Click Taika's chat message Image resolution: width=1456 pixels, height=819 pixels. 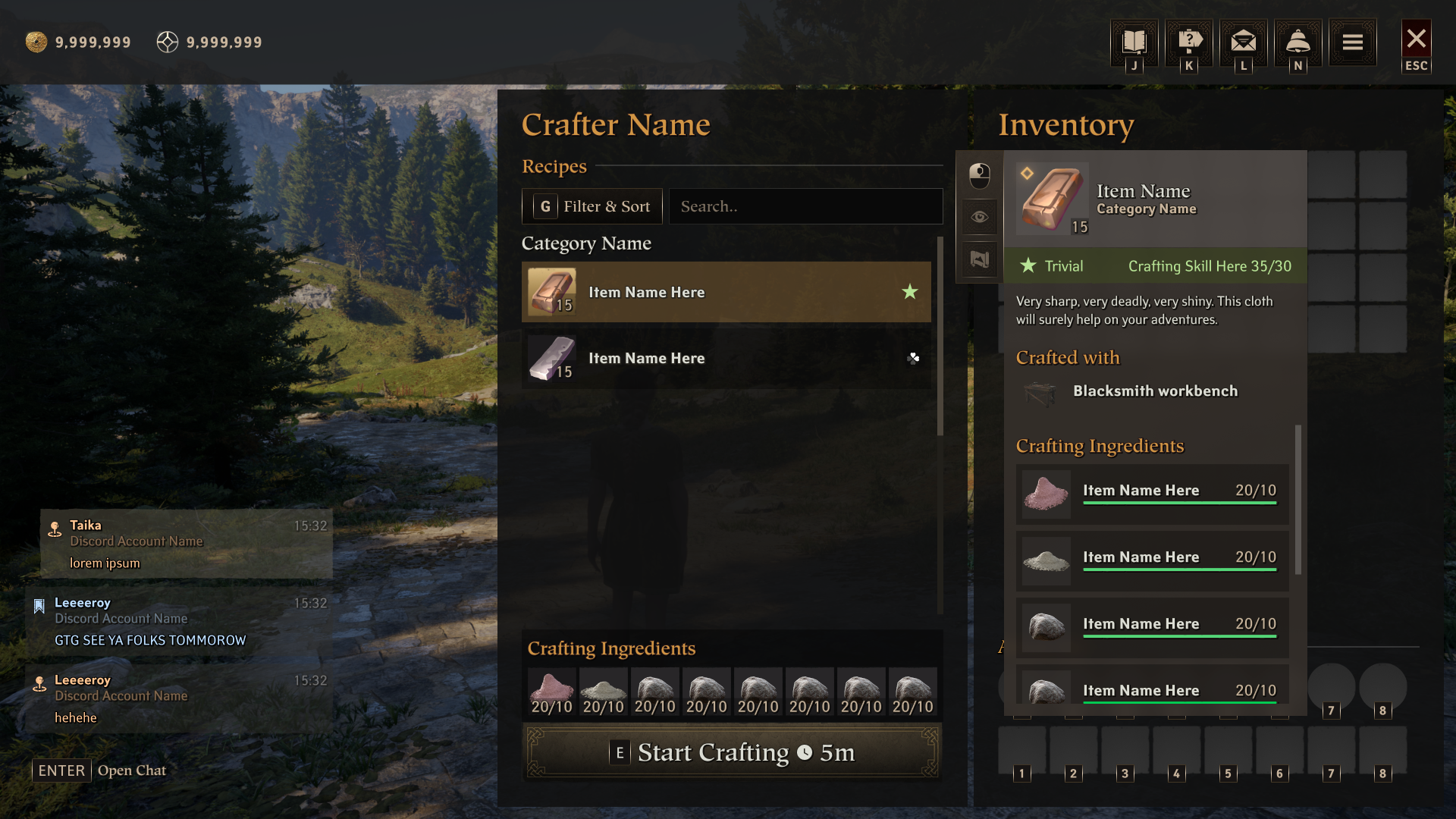point(186,544)
